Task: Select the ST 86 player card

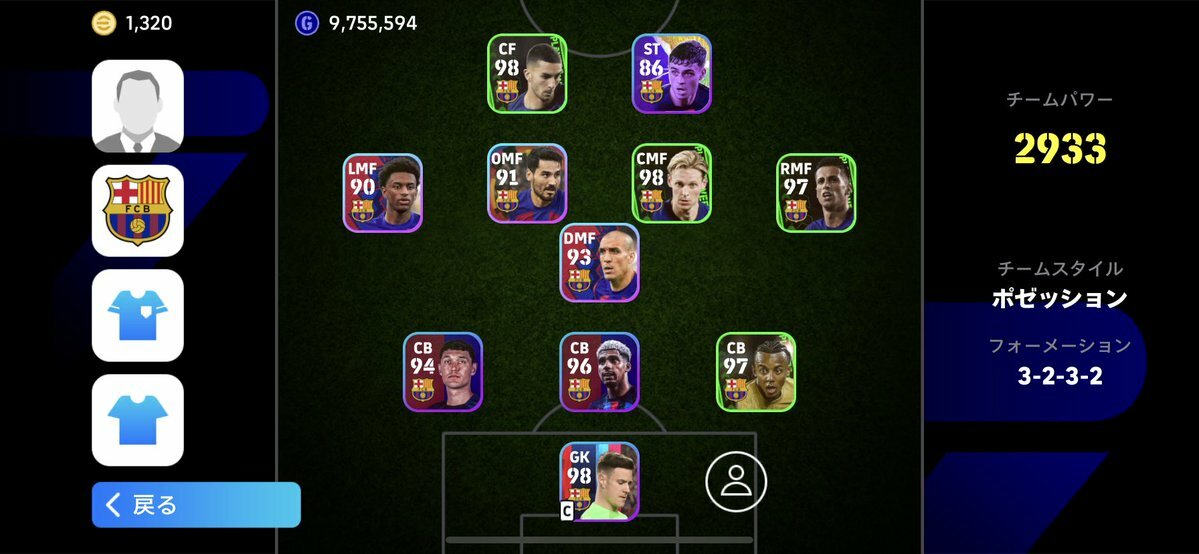Action: coord(671,74)
